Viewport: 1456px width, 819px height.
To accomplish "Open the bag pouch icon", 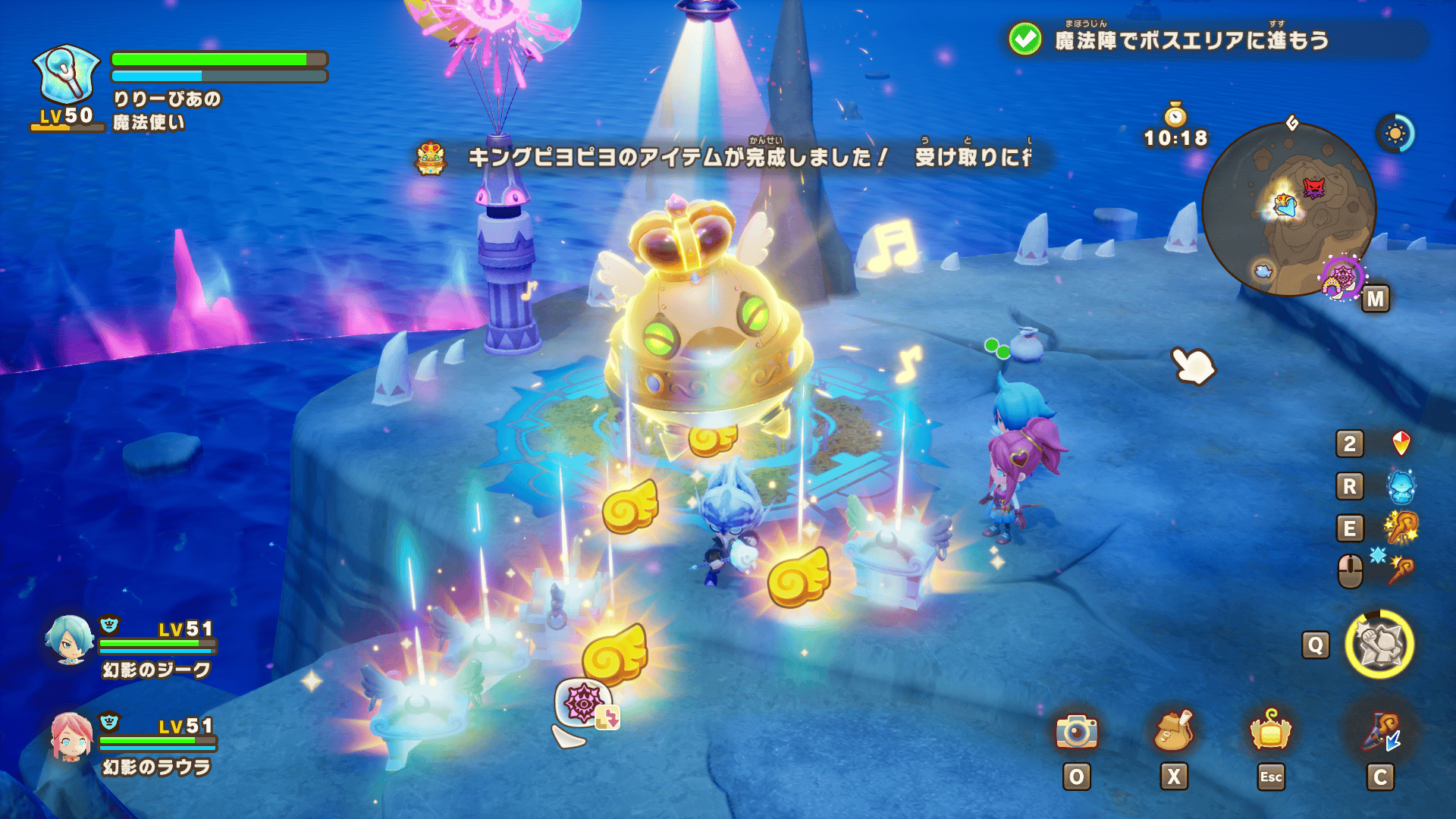I will tap(1173, 732).
